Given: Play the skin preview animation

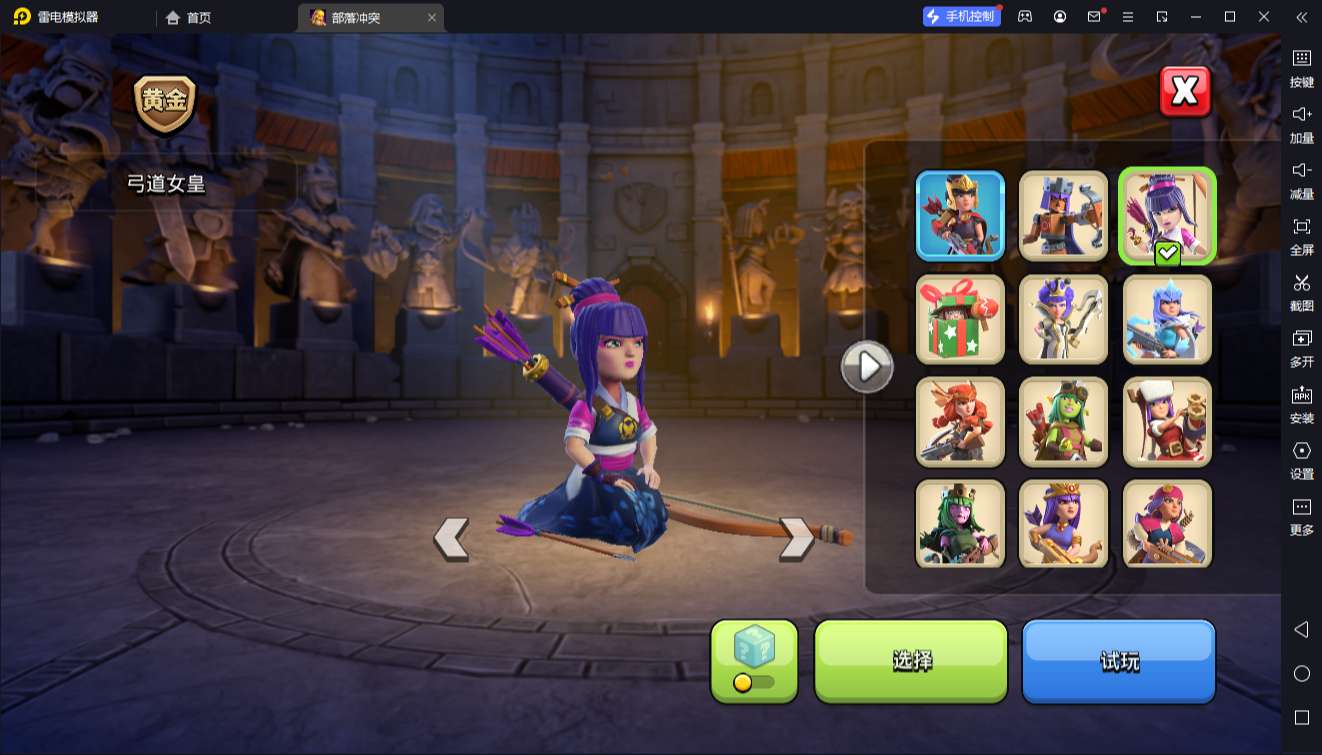Looking at the screenshot, I should coord(866,367).
